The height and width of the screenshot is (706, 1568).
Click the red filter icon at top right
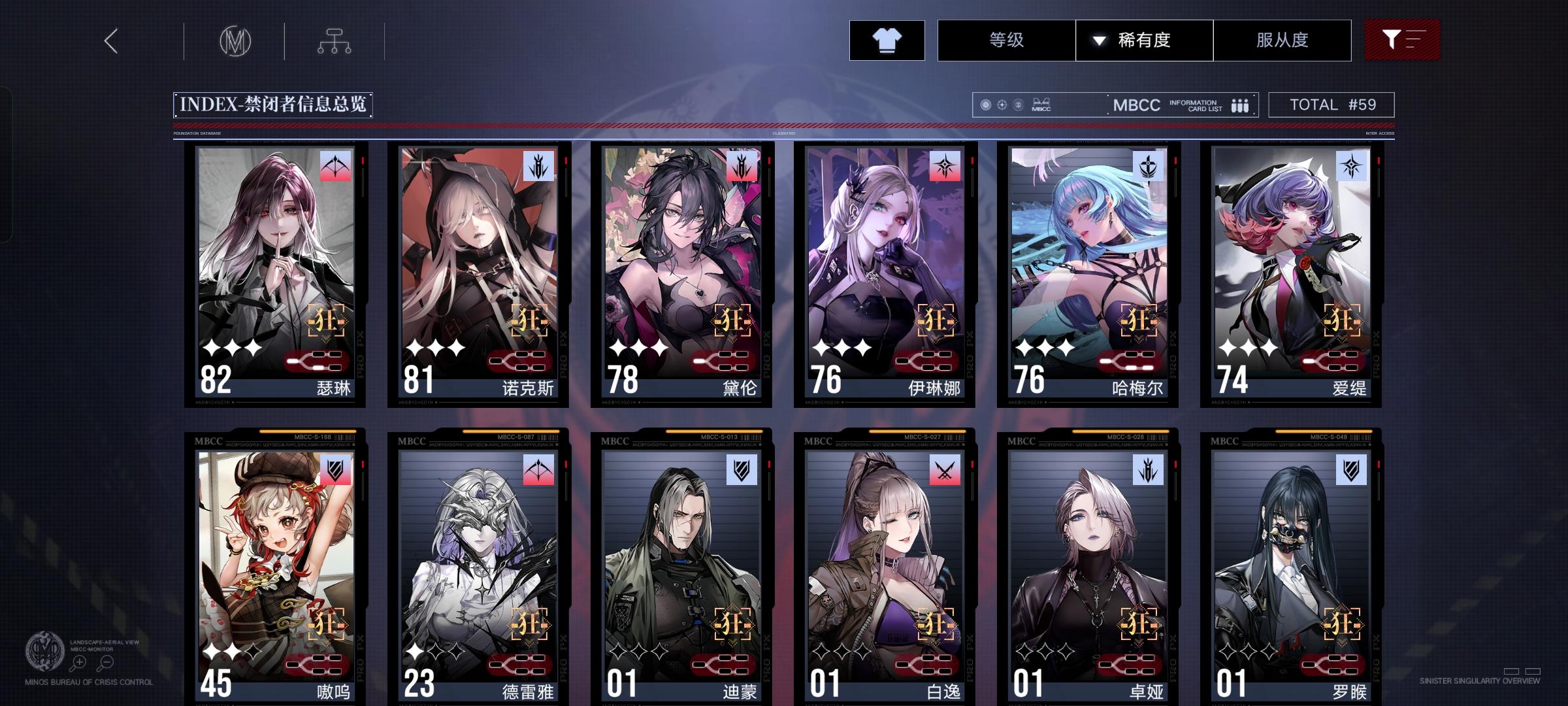[1402, 39]
